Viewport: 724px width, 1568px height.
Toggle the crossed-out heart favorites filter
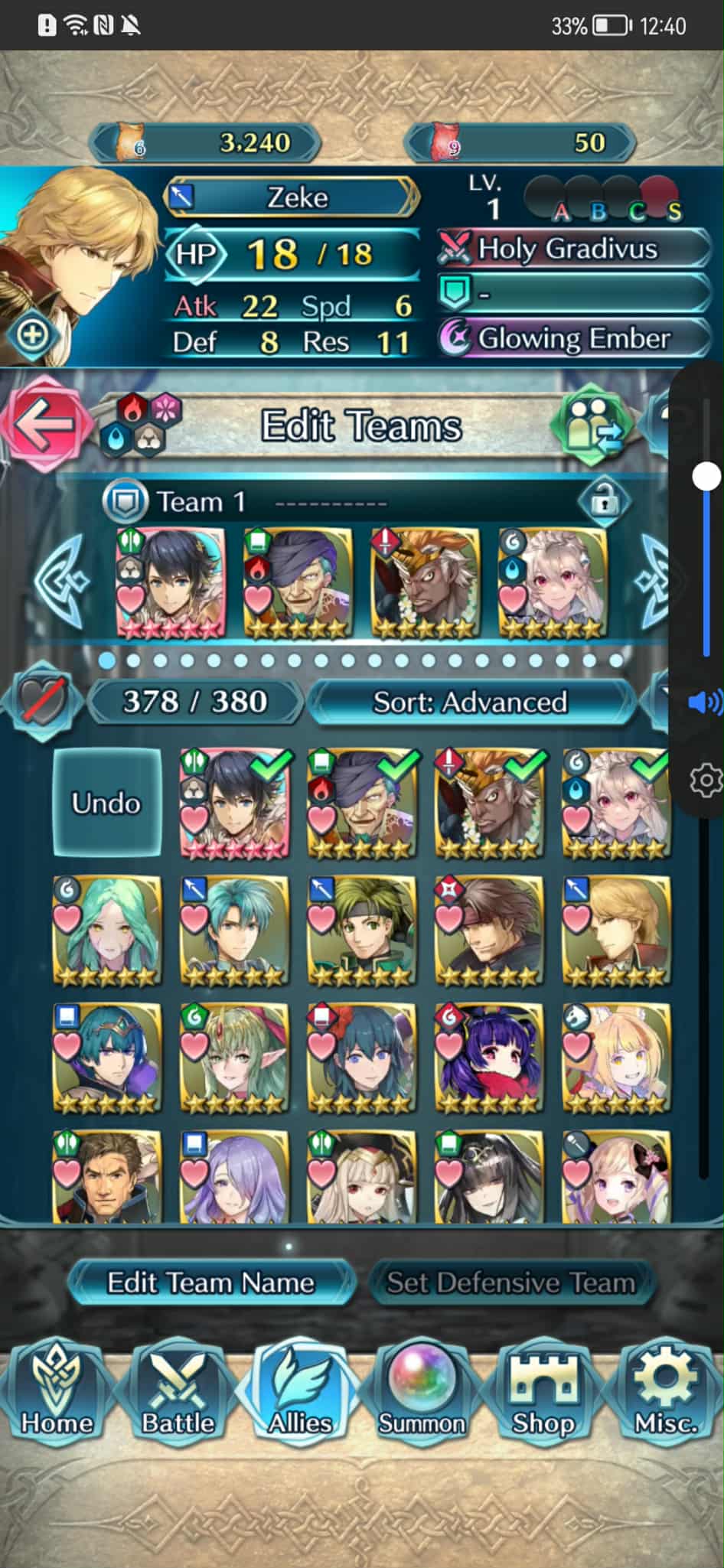43,700
